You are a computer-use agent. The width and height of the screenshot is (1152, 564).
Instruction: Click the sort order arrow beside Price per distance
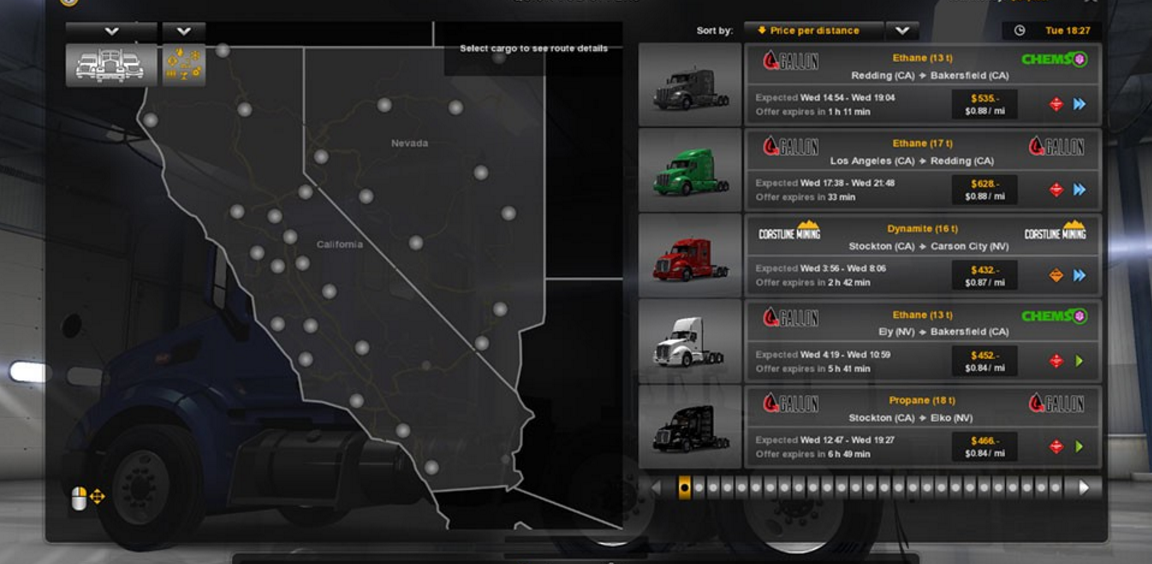tap(901, 31)
